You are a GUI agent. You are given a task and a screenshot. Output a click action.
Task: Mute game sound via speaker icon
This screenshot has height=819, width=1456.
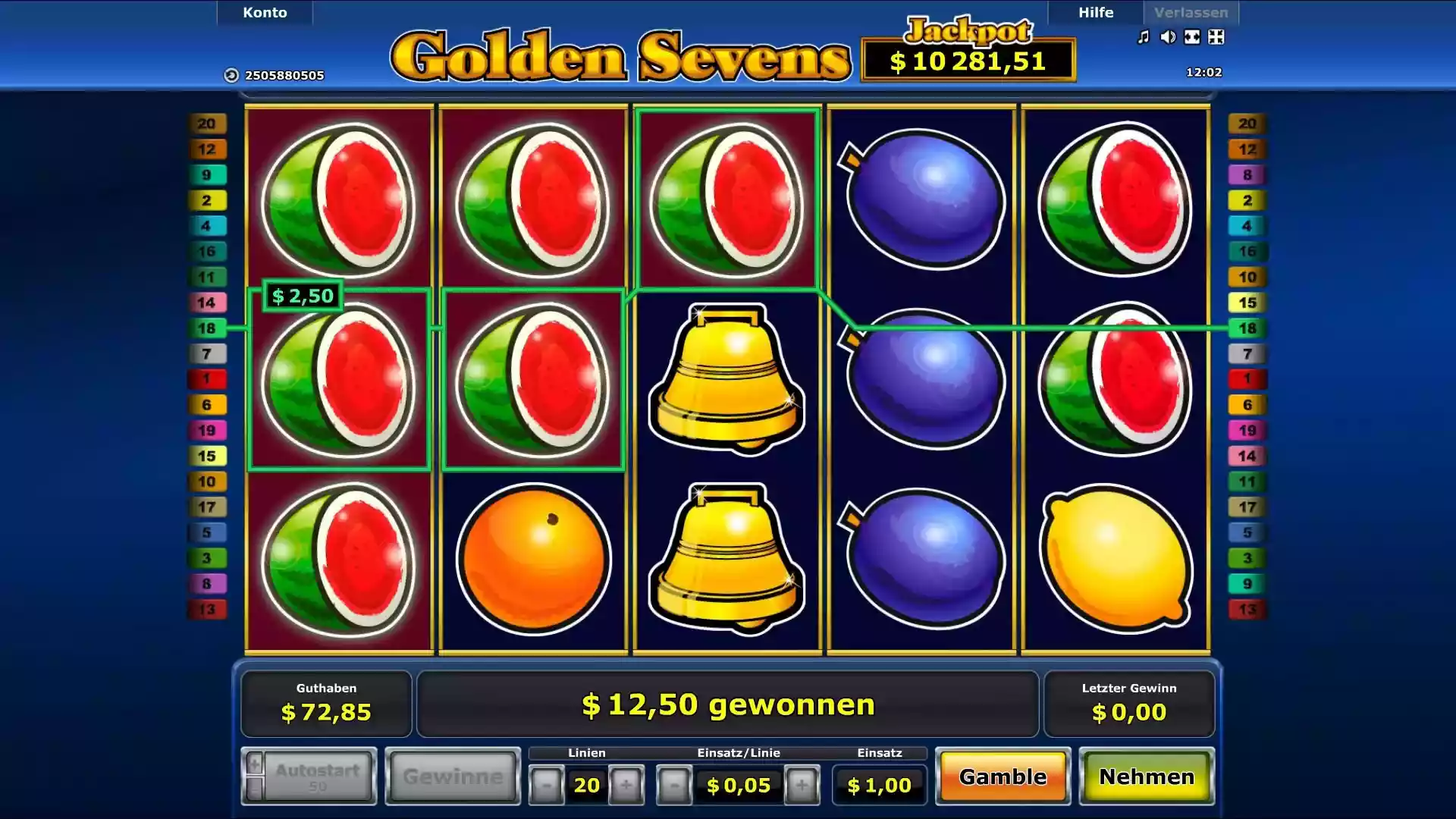1168,37
